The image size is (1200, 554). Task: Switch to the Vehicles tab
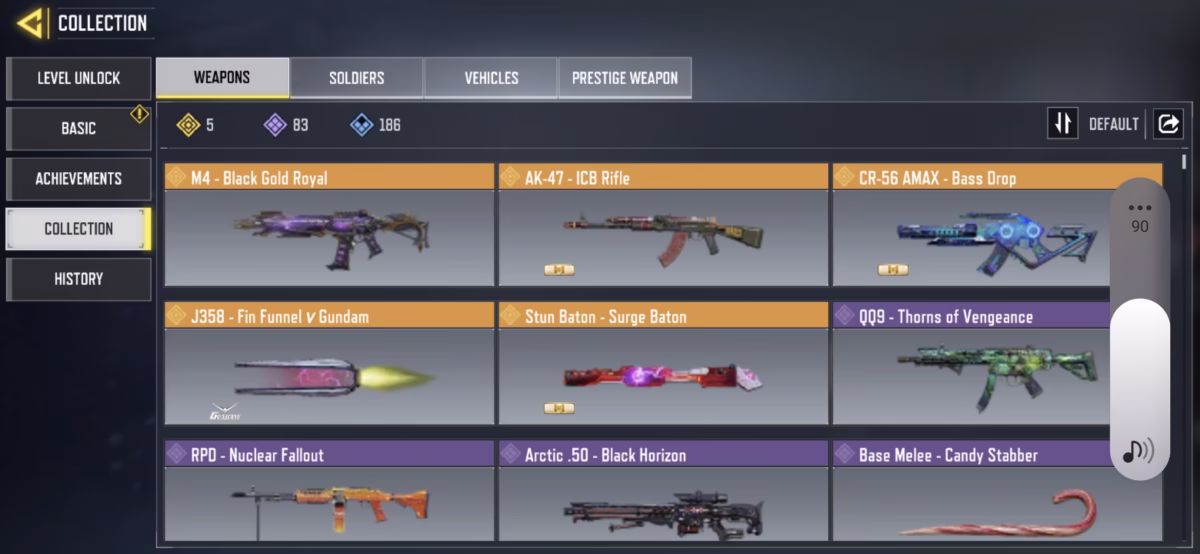point(491,78)
